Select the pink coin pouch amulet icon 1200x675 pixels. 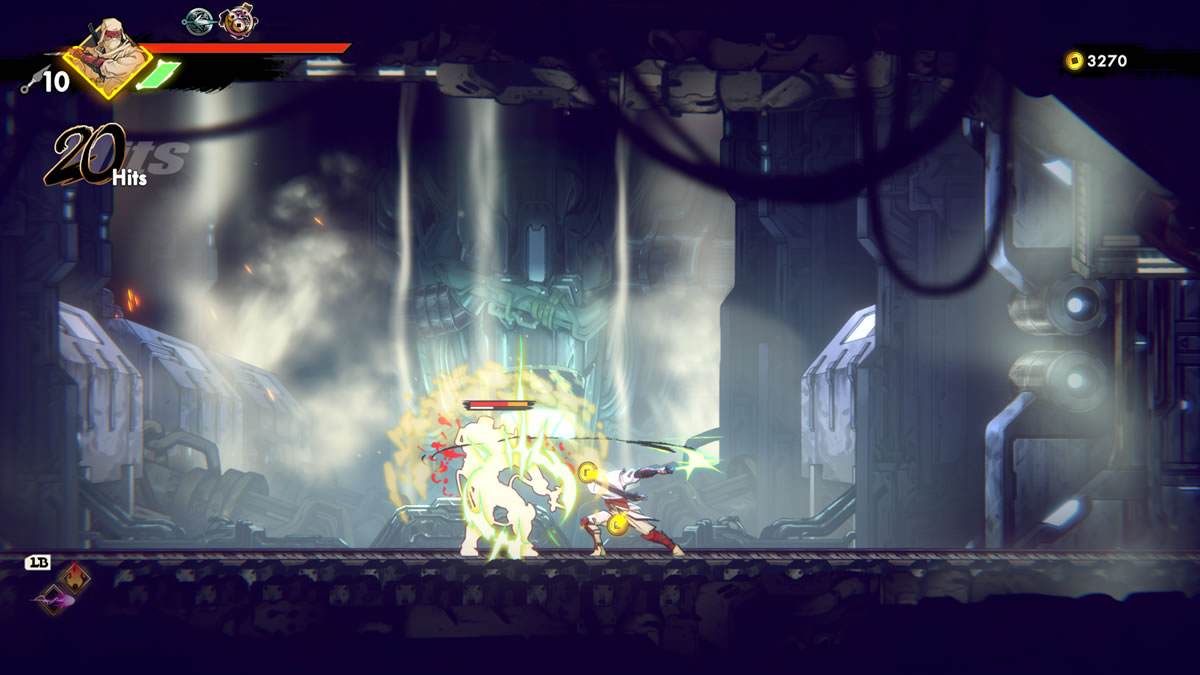point(237,21)
